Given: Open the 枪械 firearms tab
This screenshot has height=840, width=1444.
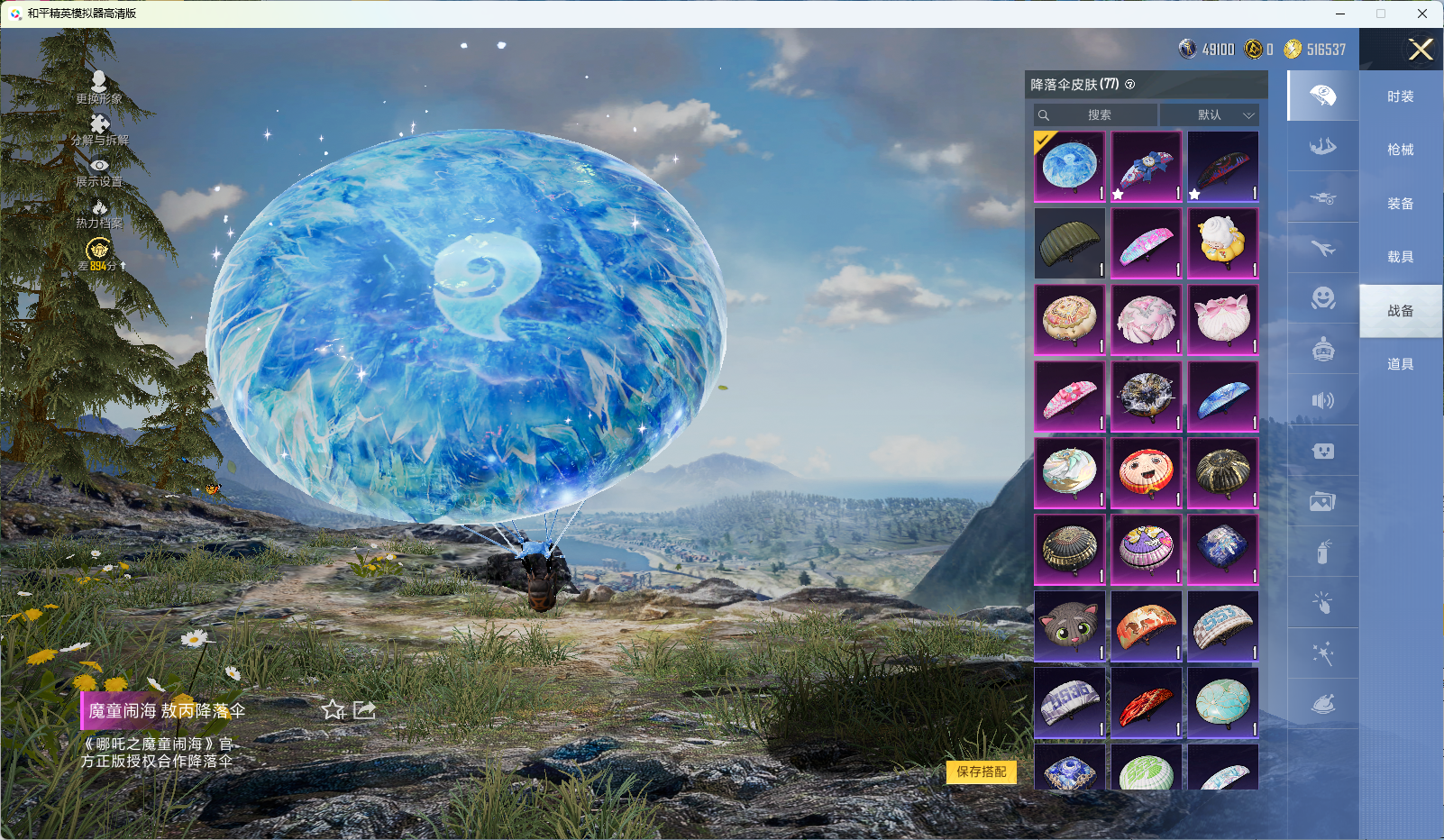Looking at the screenshot, I should (1400, 150).
